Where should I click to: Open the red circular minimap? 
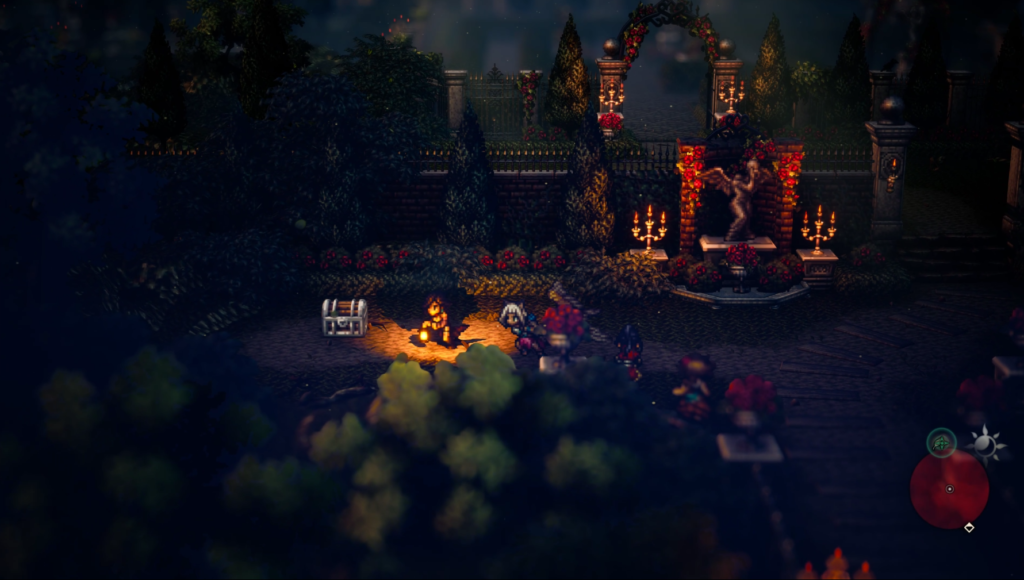[949, 489]
